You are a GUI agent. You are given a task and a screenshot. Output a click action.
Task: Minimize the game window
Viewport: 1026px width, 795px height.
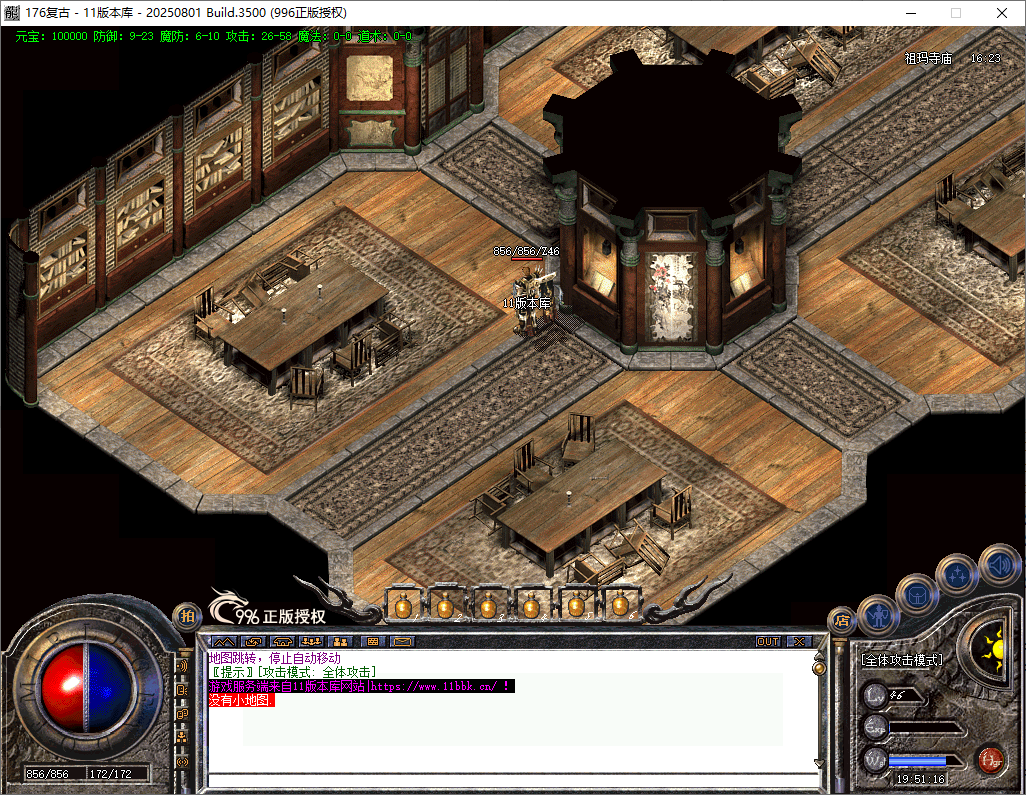[x=909, y=13]
